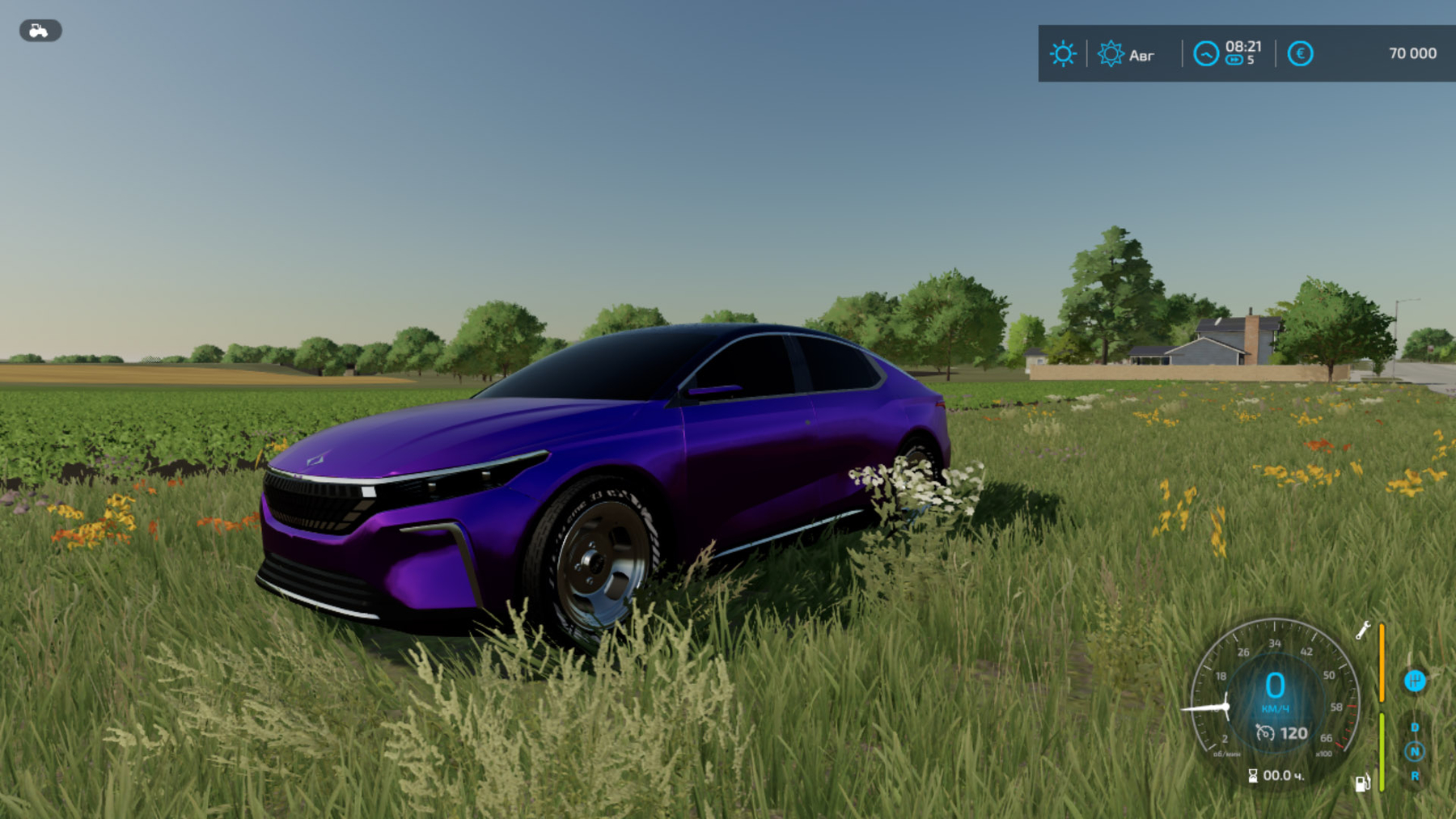Click the blue gearbox shifter icon

pos(1414,681)
